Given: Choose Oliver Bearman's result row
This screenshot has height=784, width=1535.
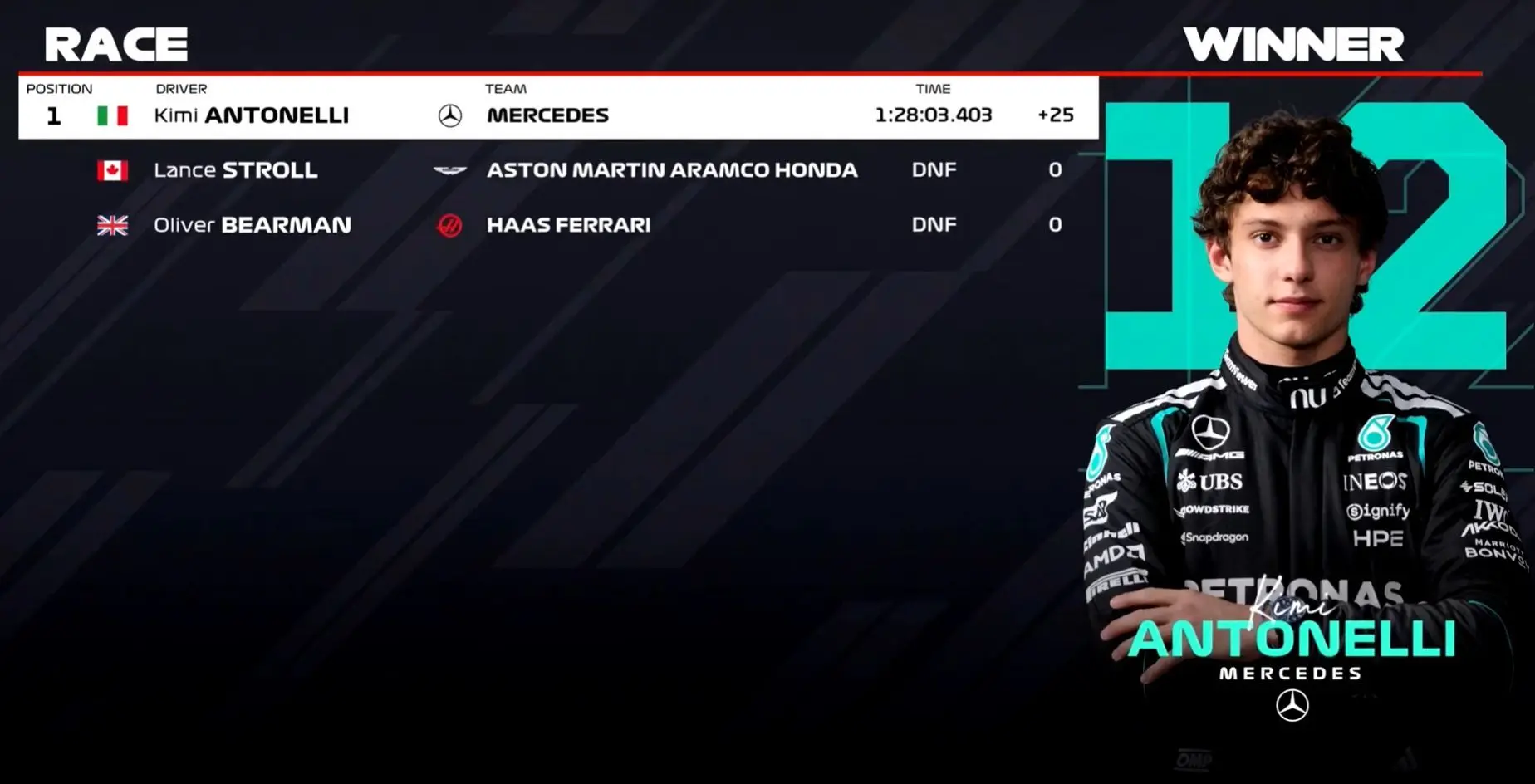Looking at the screenshot, I should pyautogui.click(x=557, y=225).
